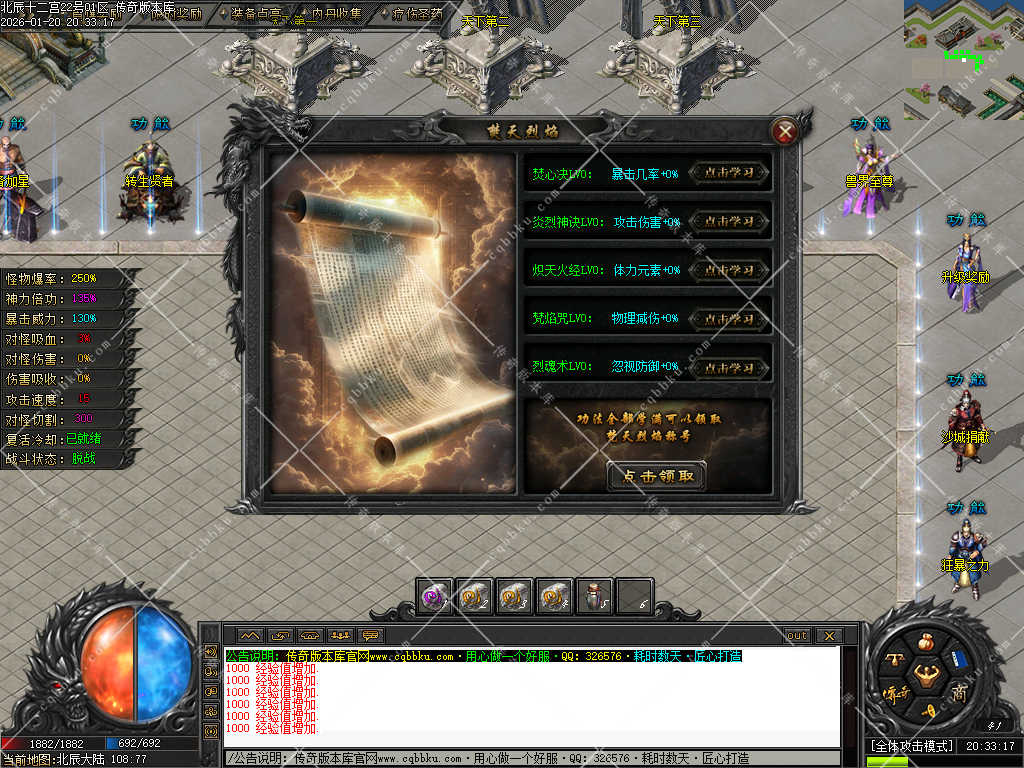Viewport: 1024px width, 768px height.
Task: Open the minimap
Action: [x=963, y=60]
